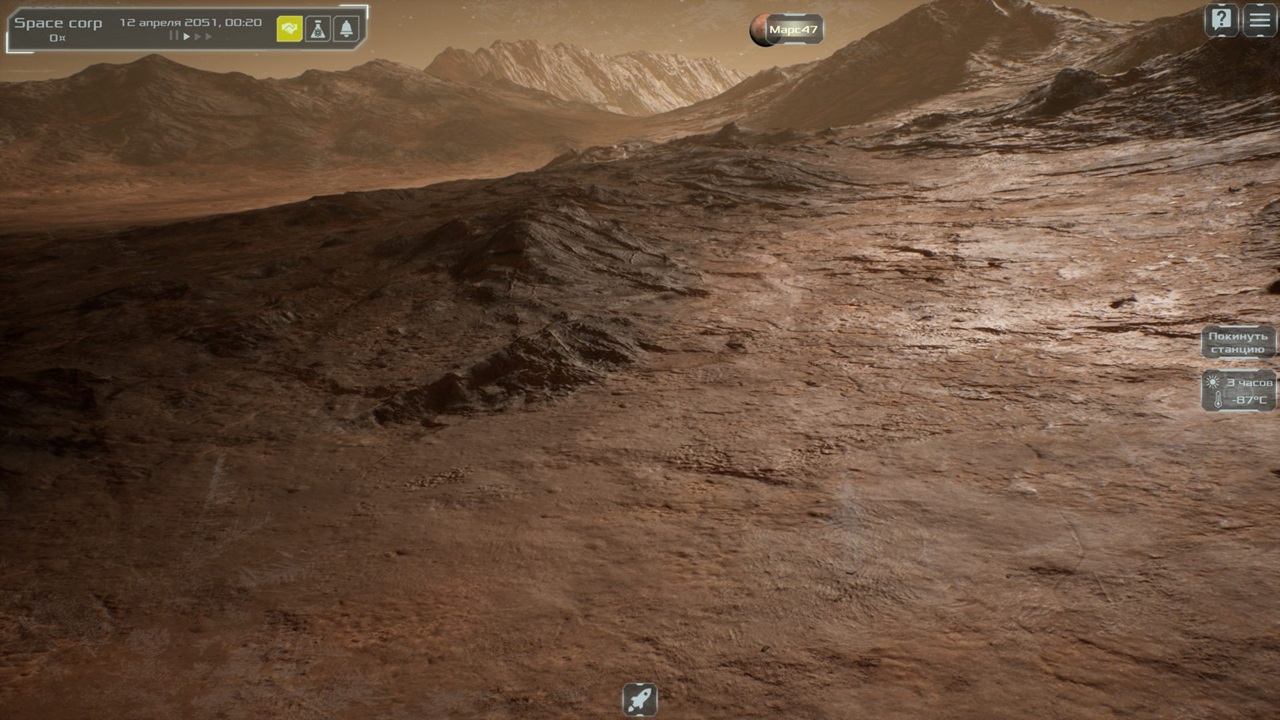
Task: Open the help question mark button
Action: (x=1221, y=20)
